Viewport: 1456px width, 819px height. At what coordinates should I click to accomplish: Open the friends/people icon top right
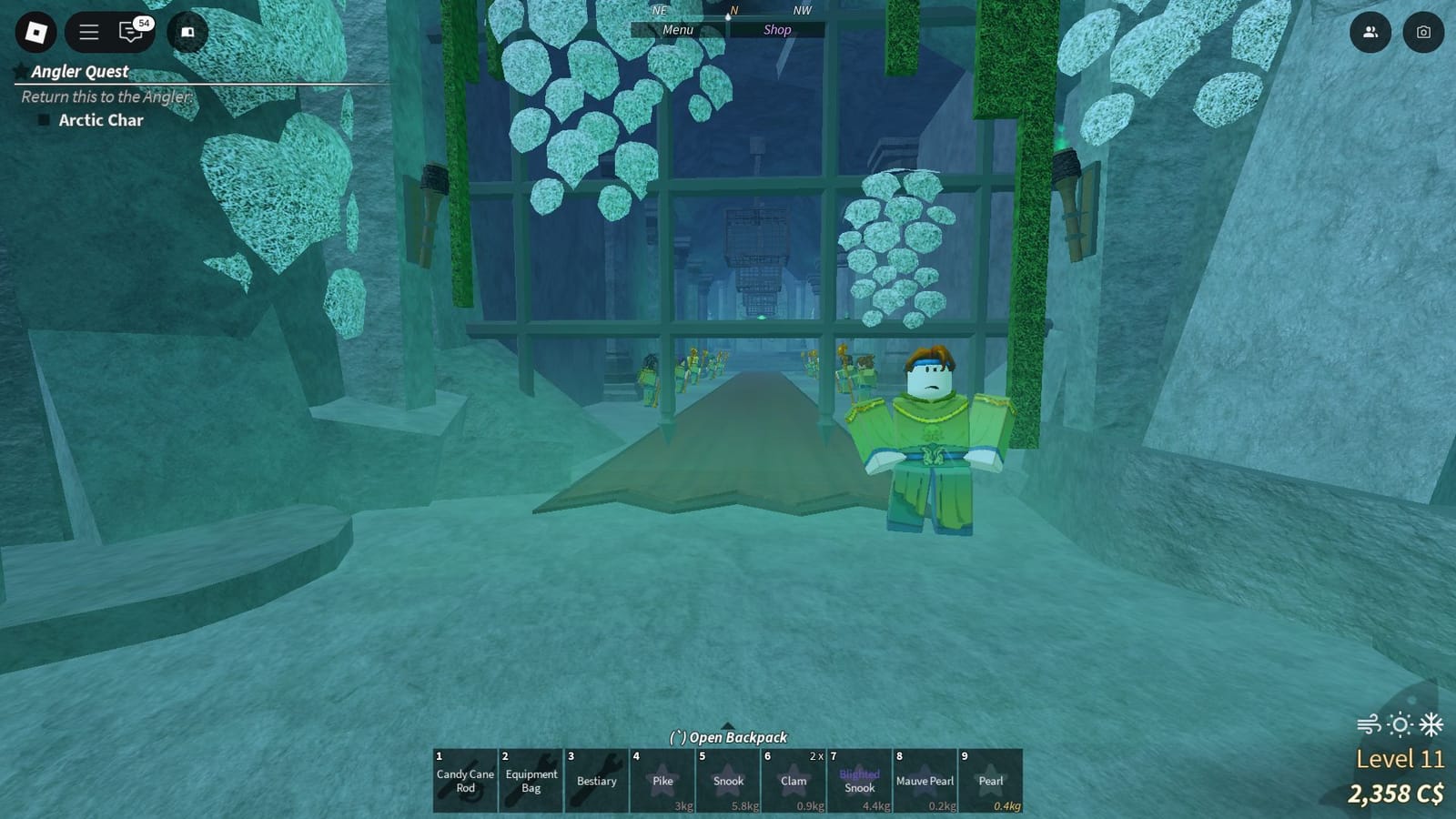[1370, 32]
